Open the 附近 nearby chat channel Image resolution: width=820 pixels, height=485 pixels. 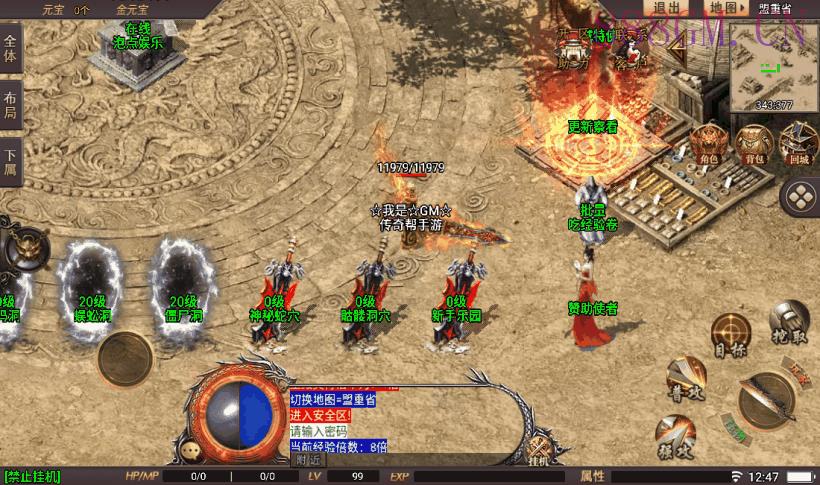pyautogui.click(x=308, y=460)
